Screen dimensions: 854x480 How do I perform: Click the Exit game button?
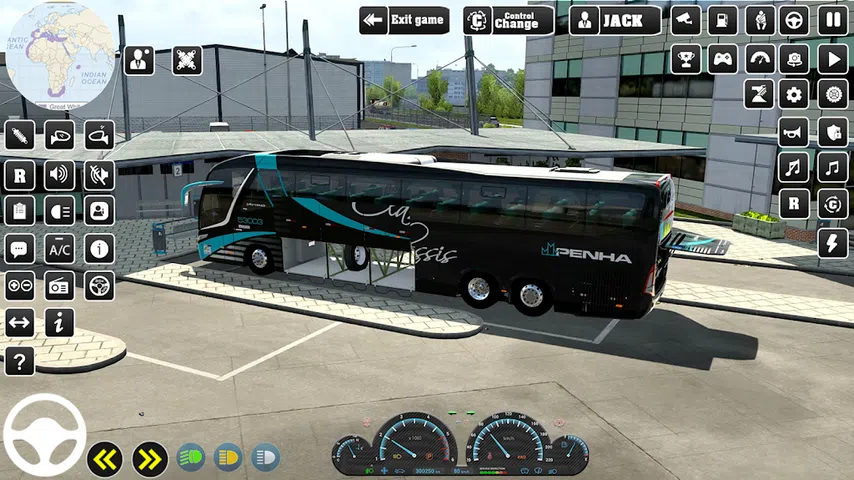[403, 20]
